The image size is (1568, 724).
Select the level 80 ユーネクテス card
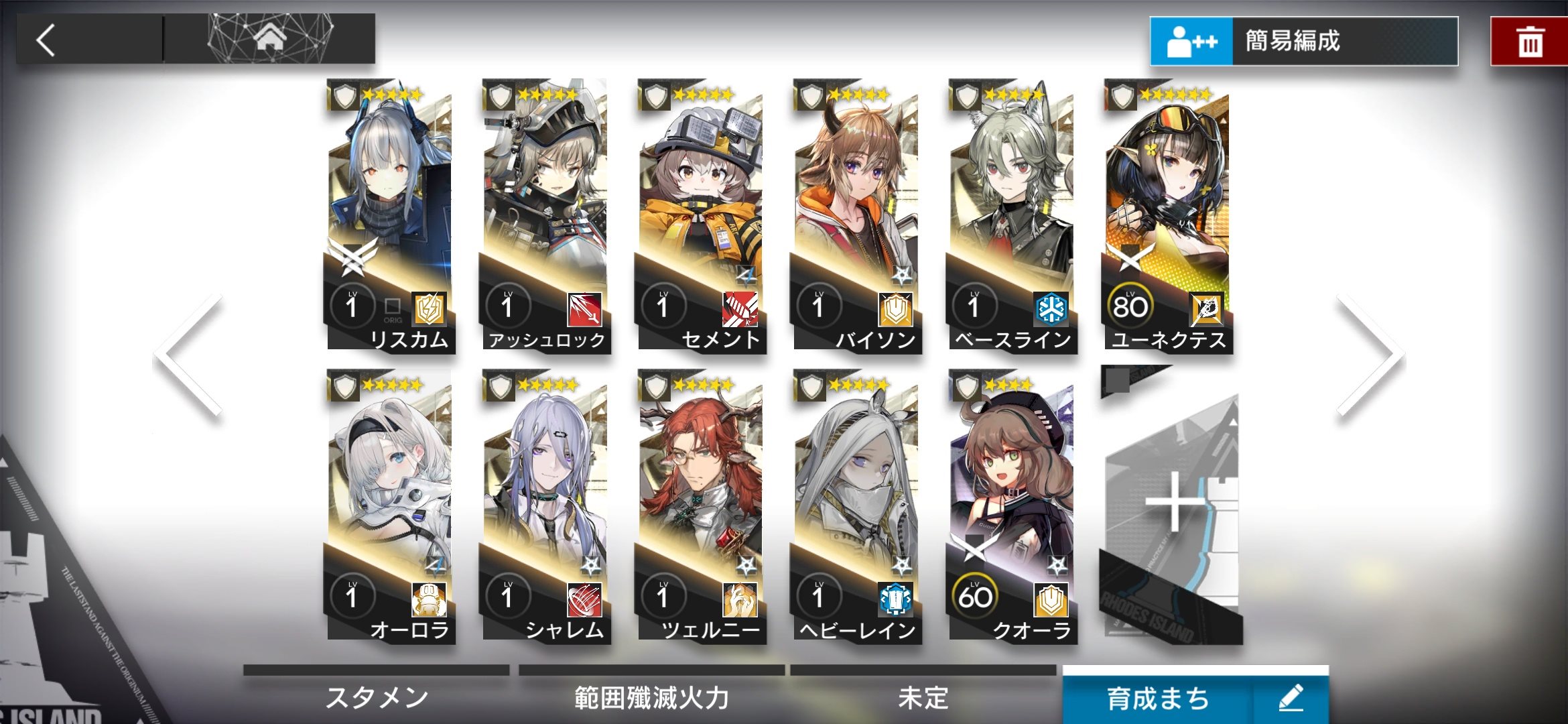(x=1167, y=215)
